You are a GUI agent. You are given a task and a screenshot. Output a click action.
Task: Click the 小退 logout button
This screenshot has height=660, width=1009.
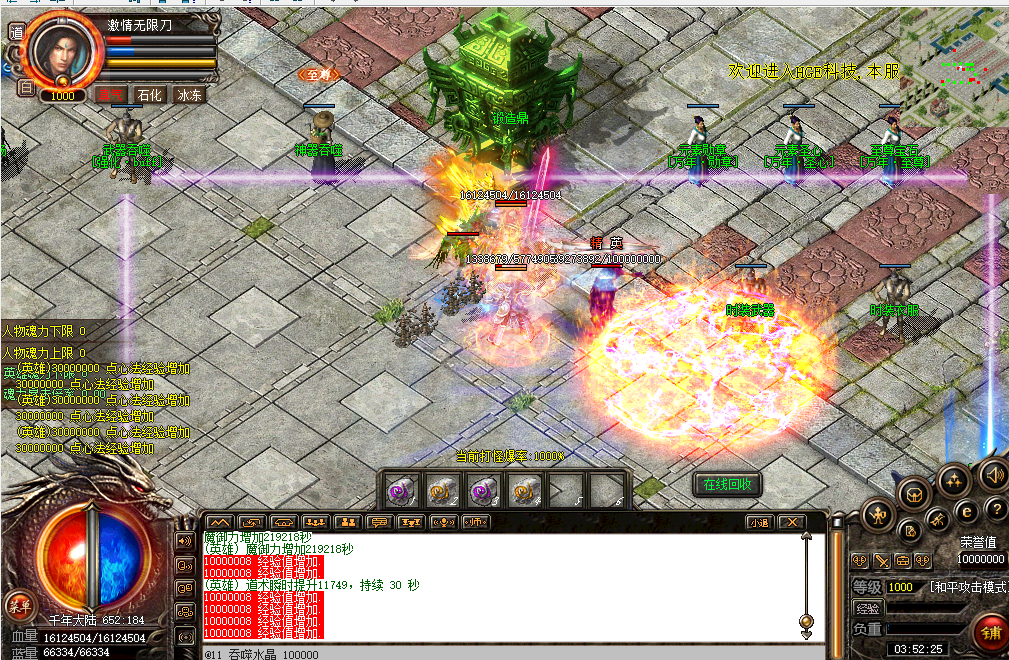[x=760, y=522]
